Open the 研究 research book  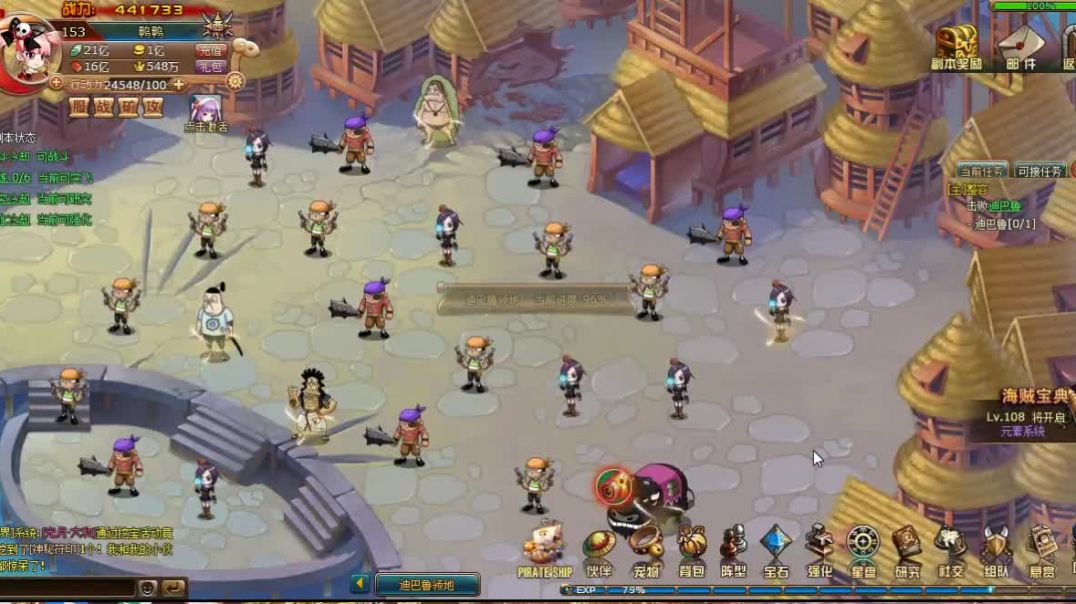pos(907,550)
